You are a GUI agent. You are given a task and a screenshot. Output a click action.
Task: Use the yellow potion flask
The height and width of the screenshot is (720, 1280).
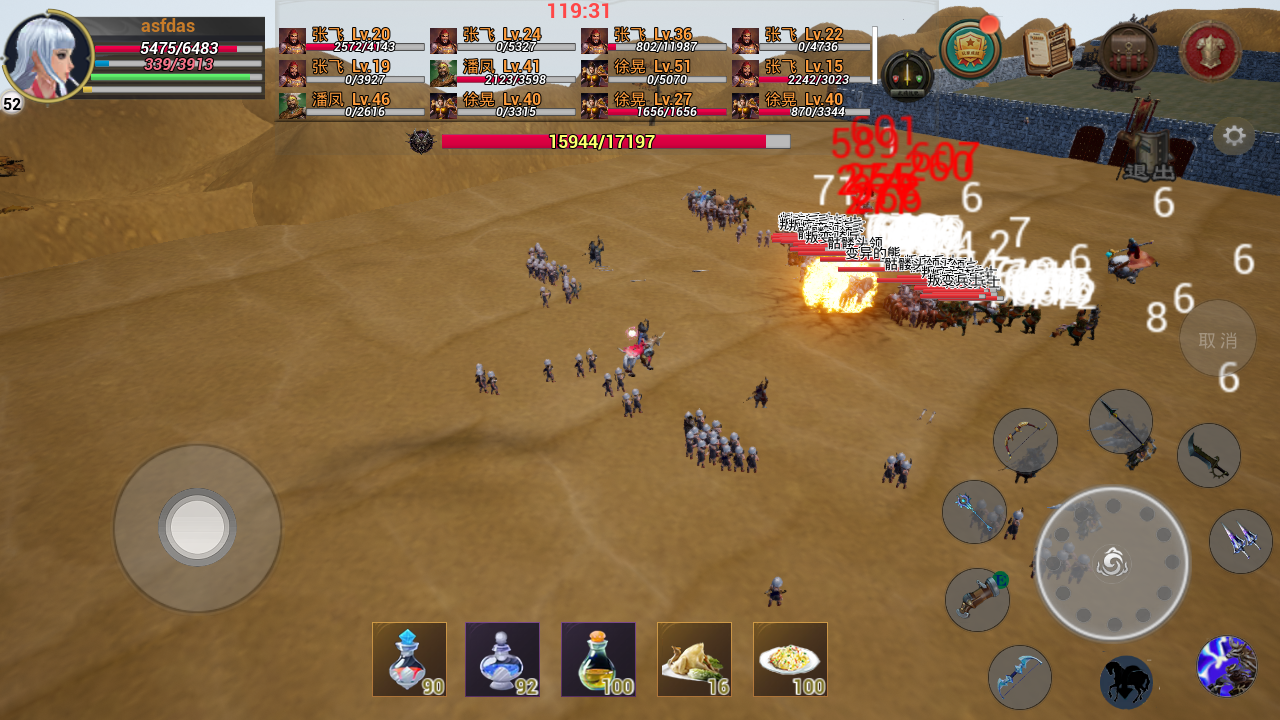(598, 659)
